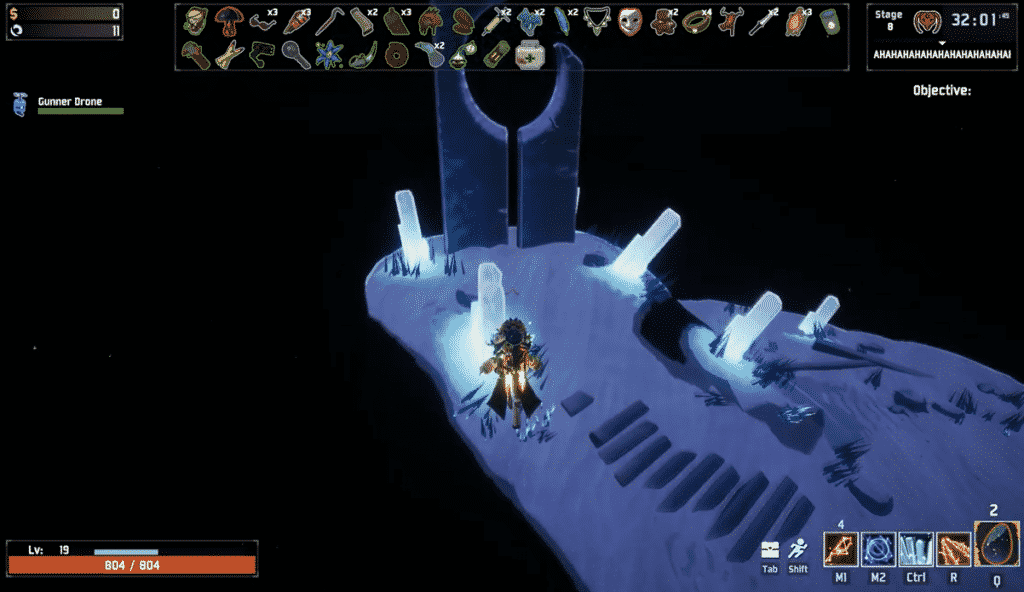Select the blue frost star item icon
1024x592 pixels.
(x=329, y=54)
